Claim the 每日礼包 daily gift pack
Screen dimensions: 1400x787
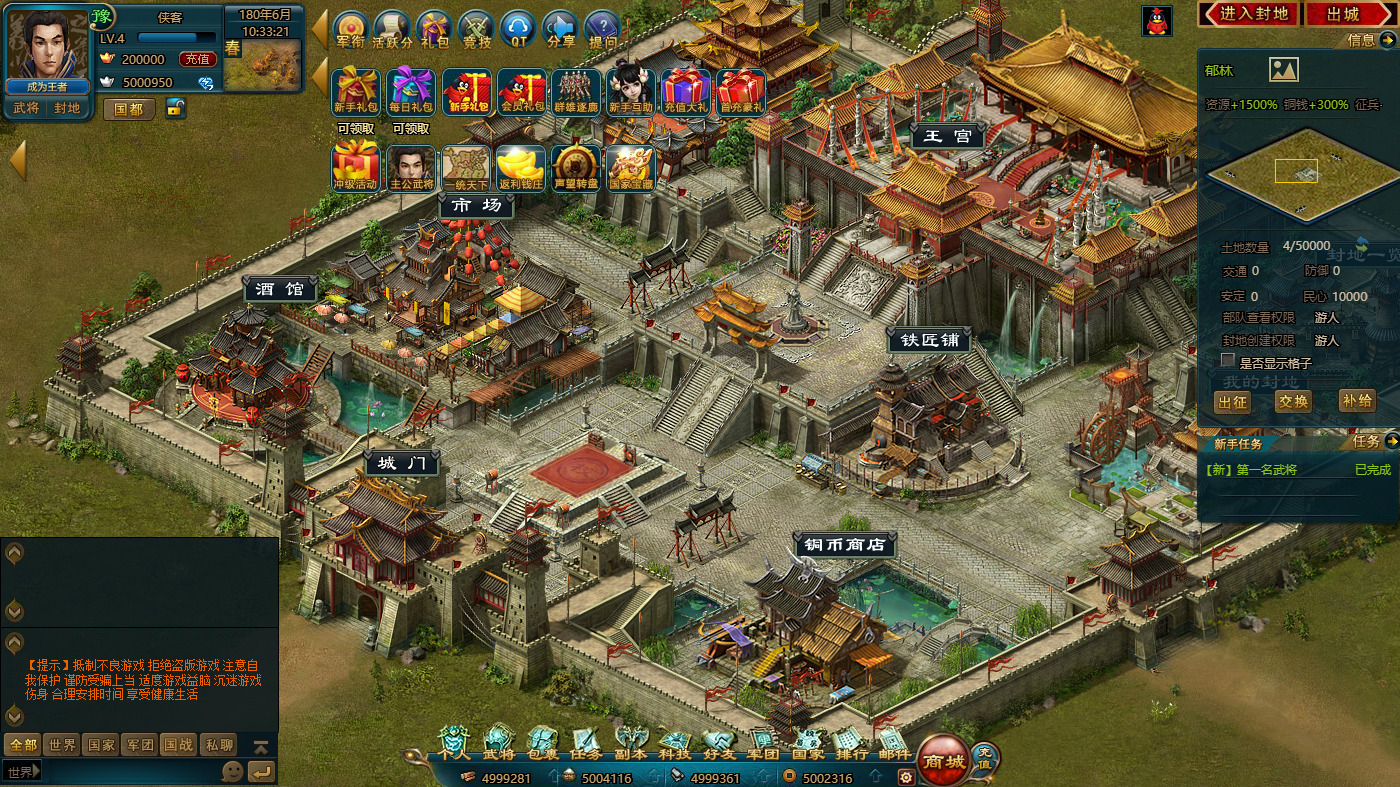point(411,91)
